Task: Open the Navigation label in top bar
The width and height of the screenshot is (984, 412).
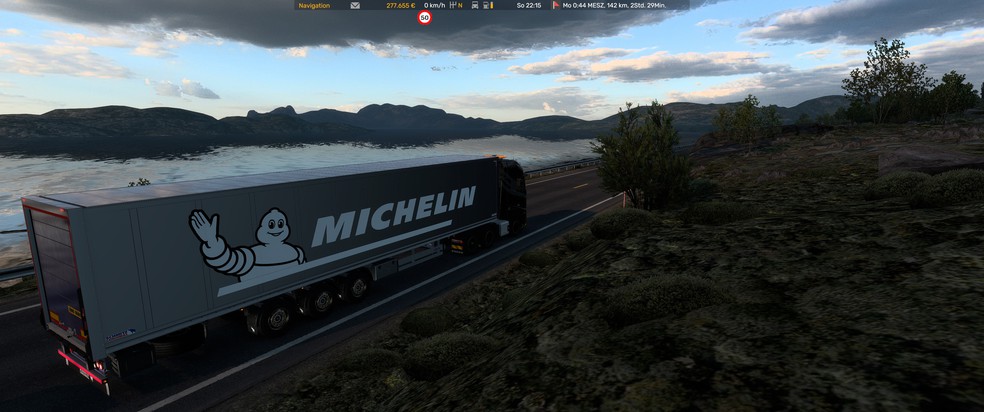Action: (x=314, y=5)
